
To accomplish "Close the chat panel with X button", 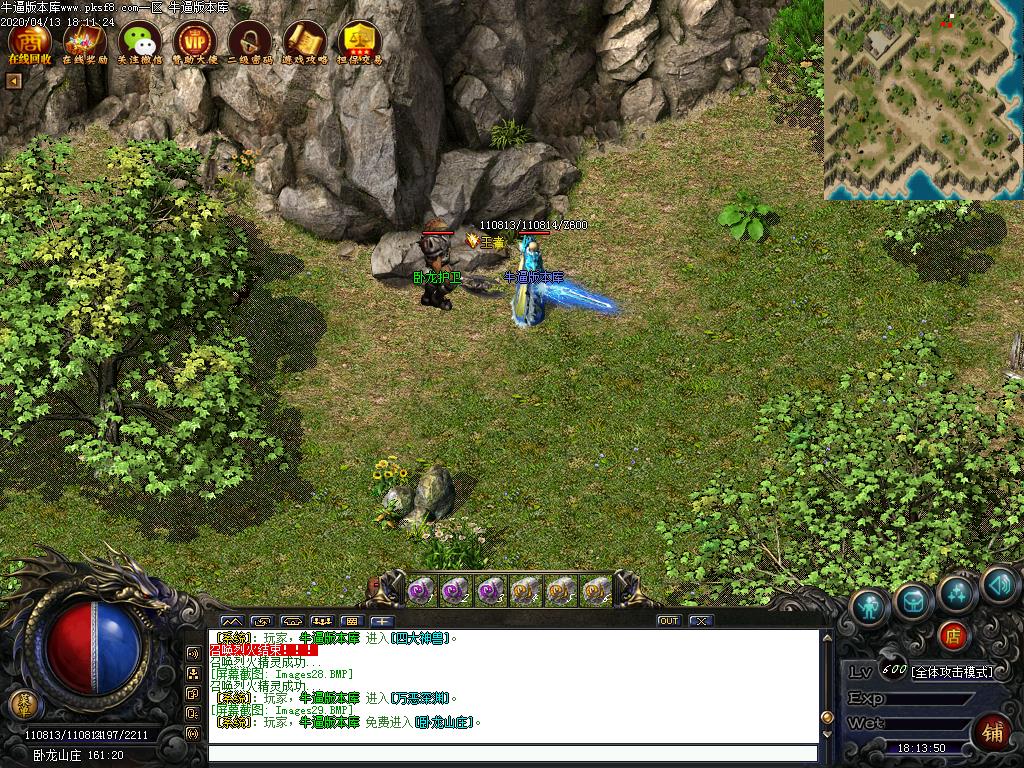I will 701,621.
